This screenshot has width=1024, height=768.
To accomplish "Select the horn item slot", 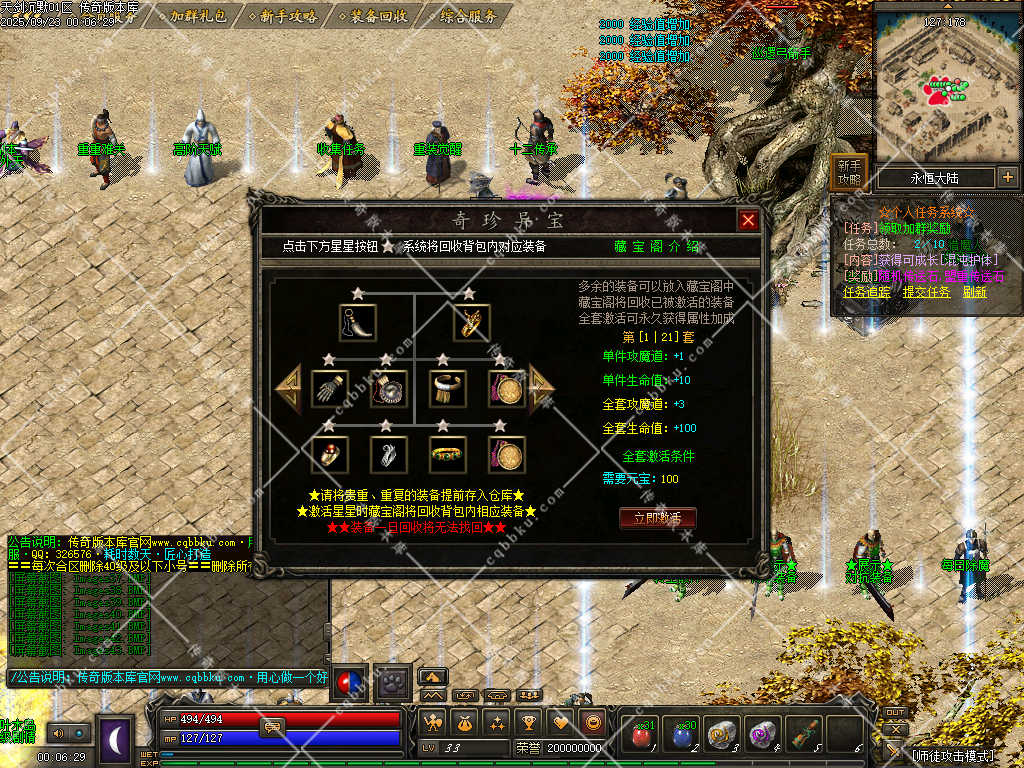I will pyautogui.click(x=357, y=323).
